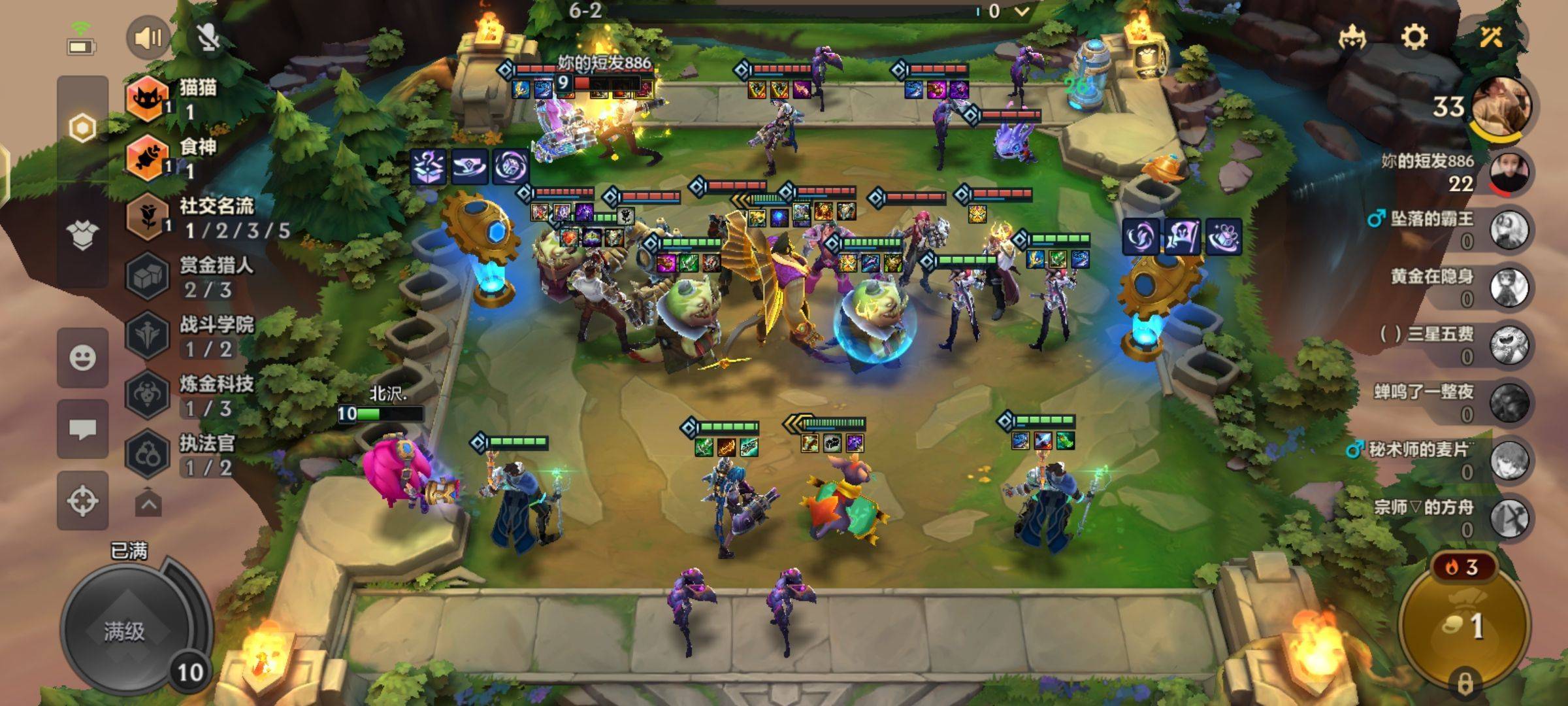Image resolution: width=1568 pixels, height=706 pixels.
Task: Open the chat speech bubble
Action: (82, 429)
